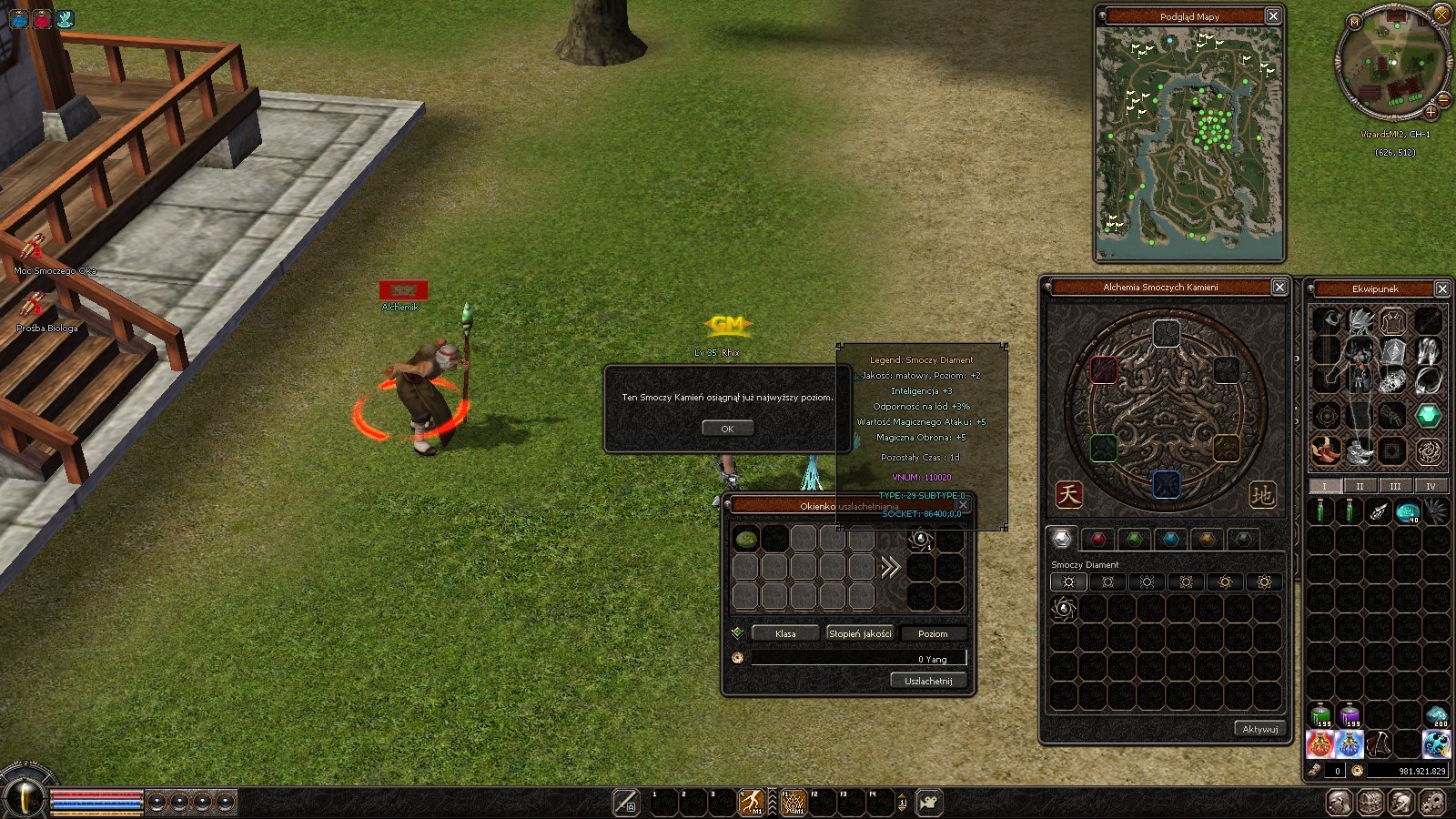
Task: Switch to inventory page II
Action: tap(1360, 486)
